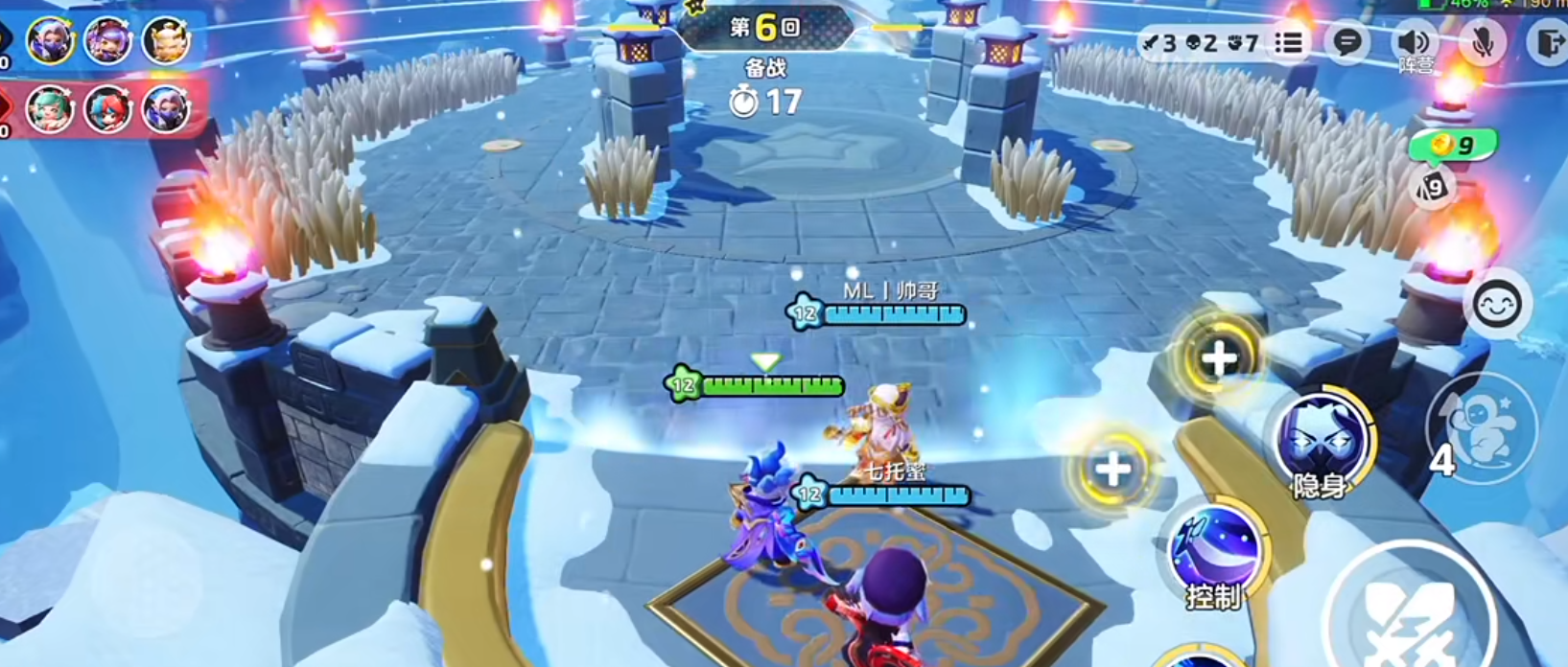Viewport: 1568px width, 667px height.
Task: Open the smiley emote bubble
Action: [1497, 306]
